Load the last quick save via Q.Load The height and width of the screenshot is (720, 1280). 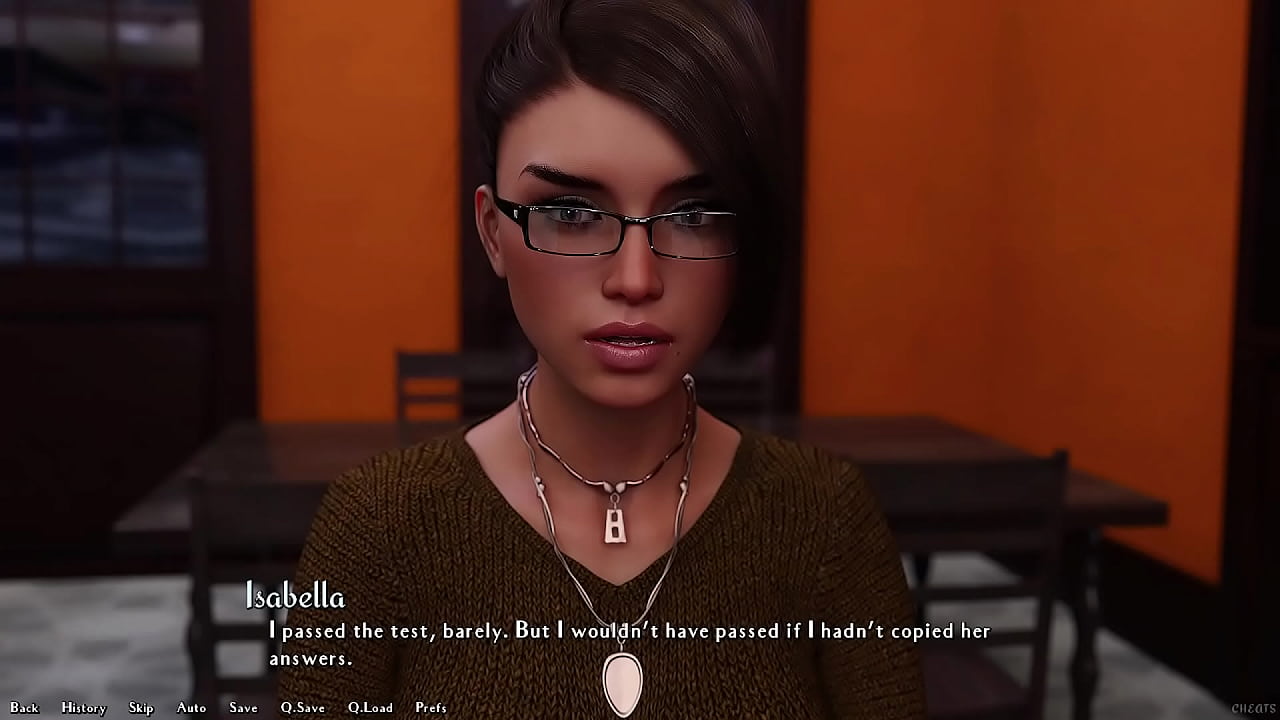click(x=370, y=707)
